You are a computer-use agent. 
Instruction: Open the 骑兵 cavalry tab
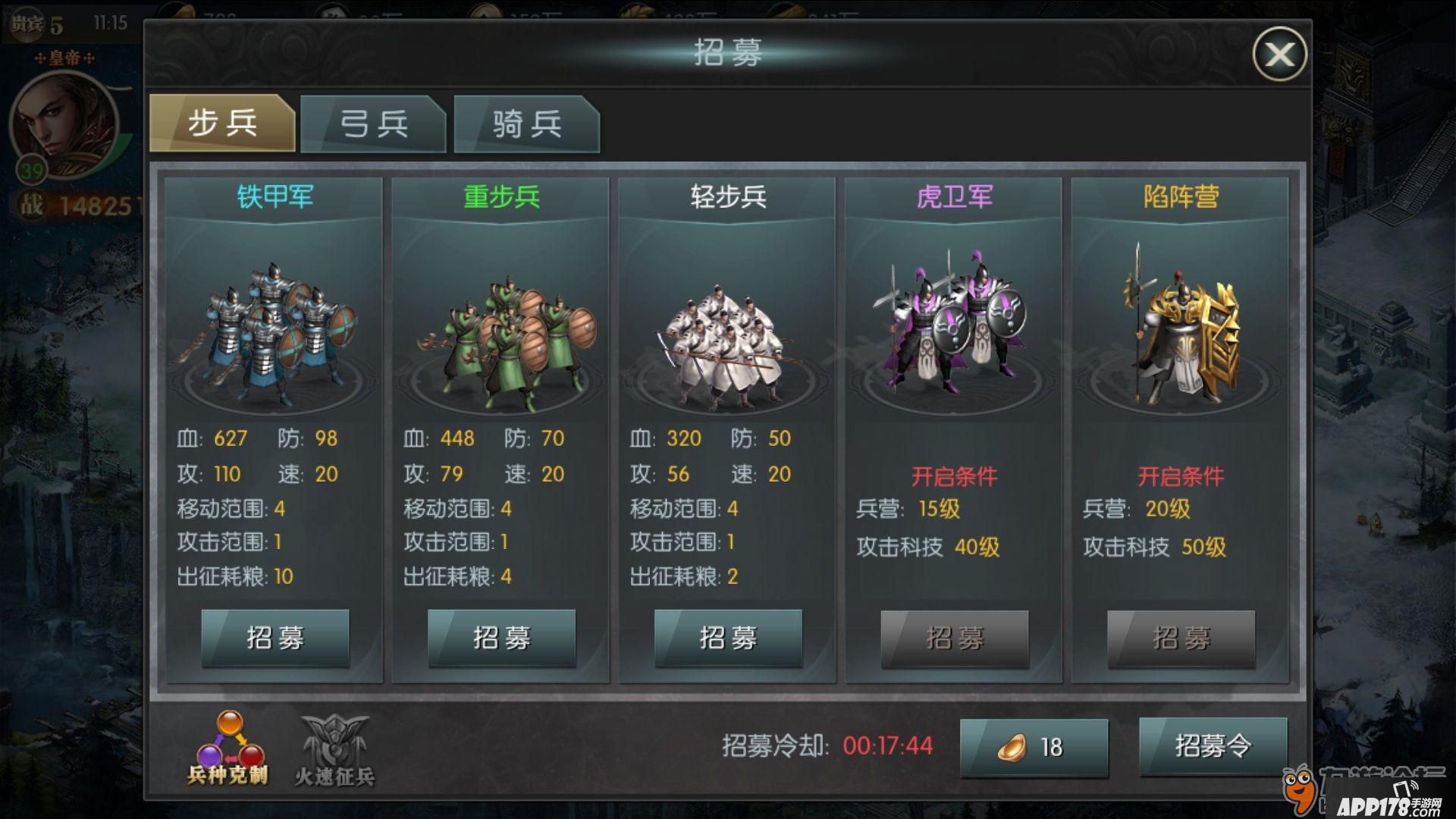click(x=526, y=124)
